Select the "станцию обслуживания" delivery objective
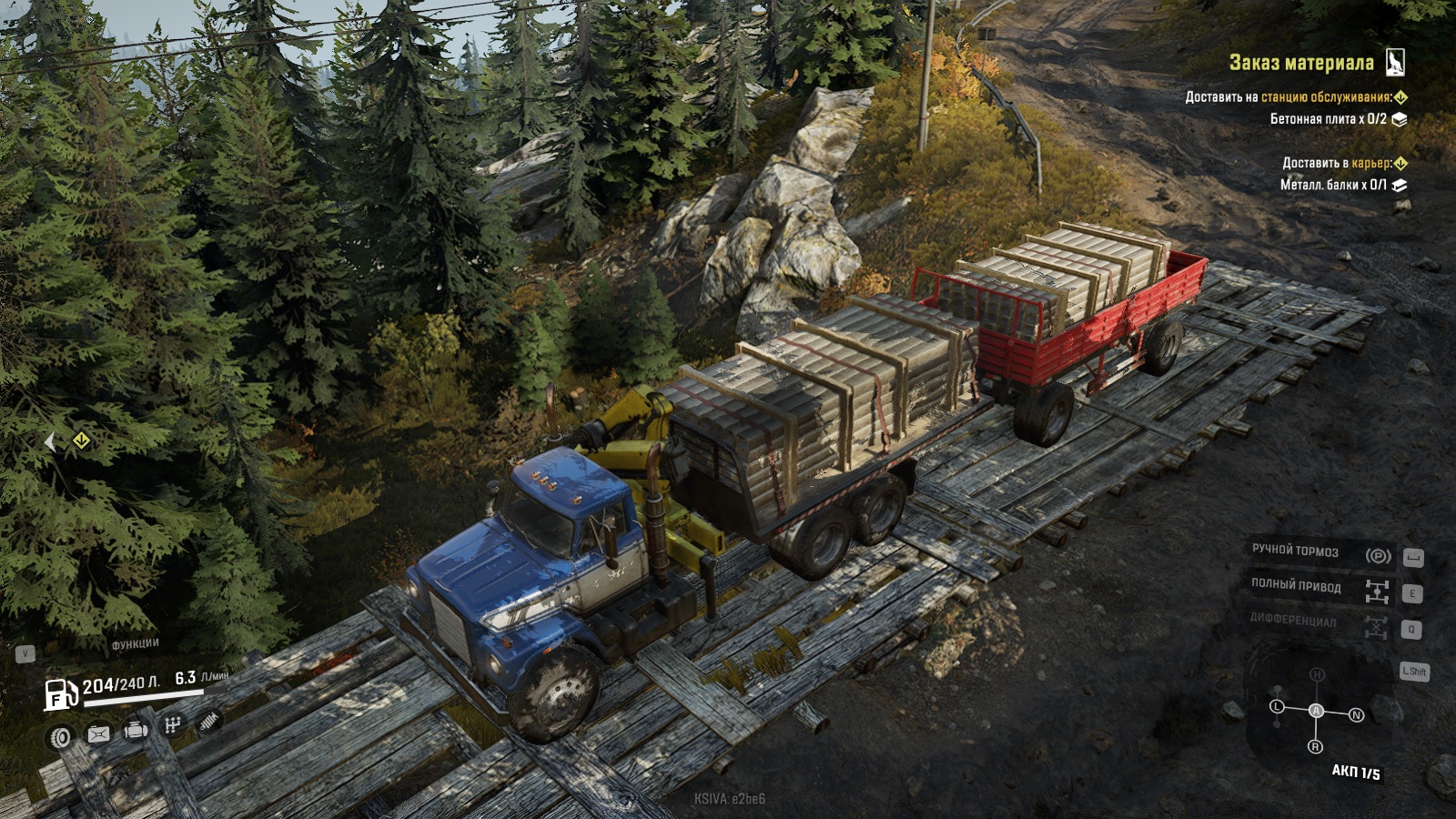Screen dimensions: 1456x819 1326,96
